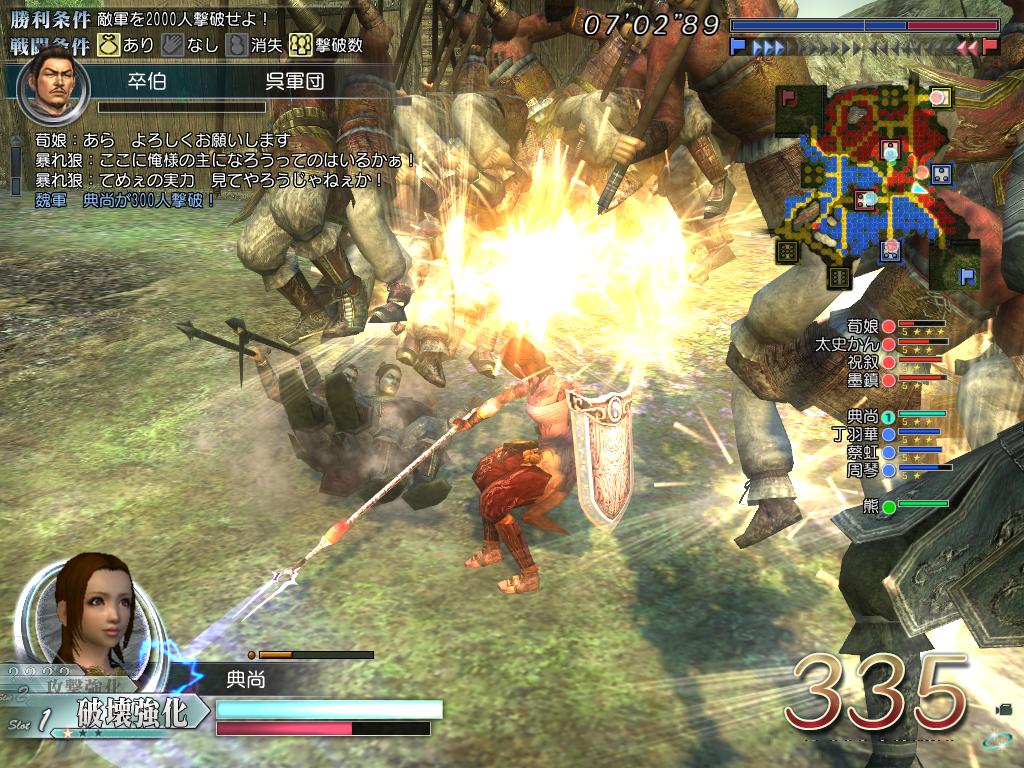1024x768 pixels.
Task: Select 荀娘 in the enemy player list
Action: (x=863, y=326)
